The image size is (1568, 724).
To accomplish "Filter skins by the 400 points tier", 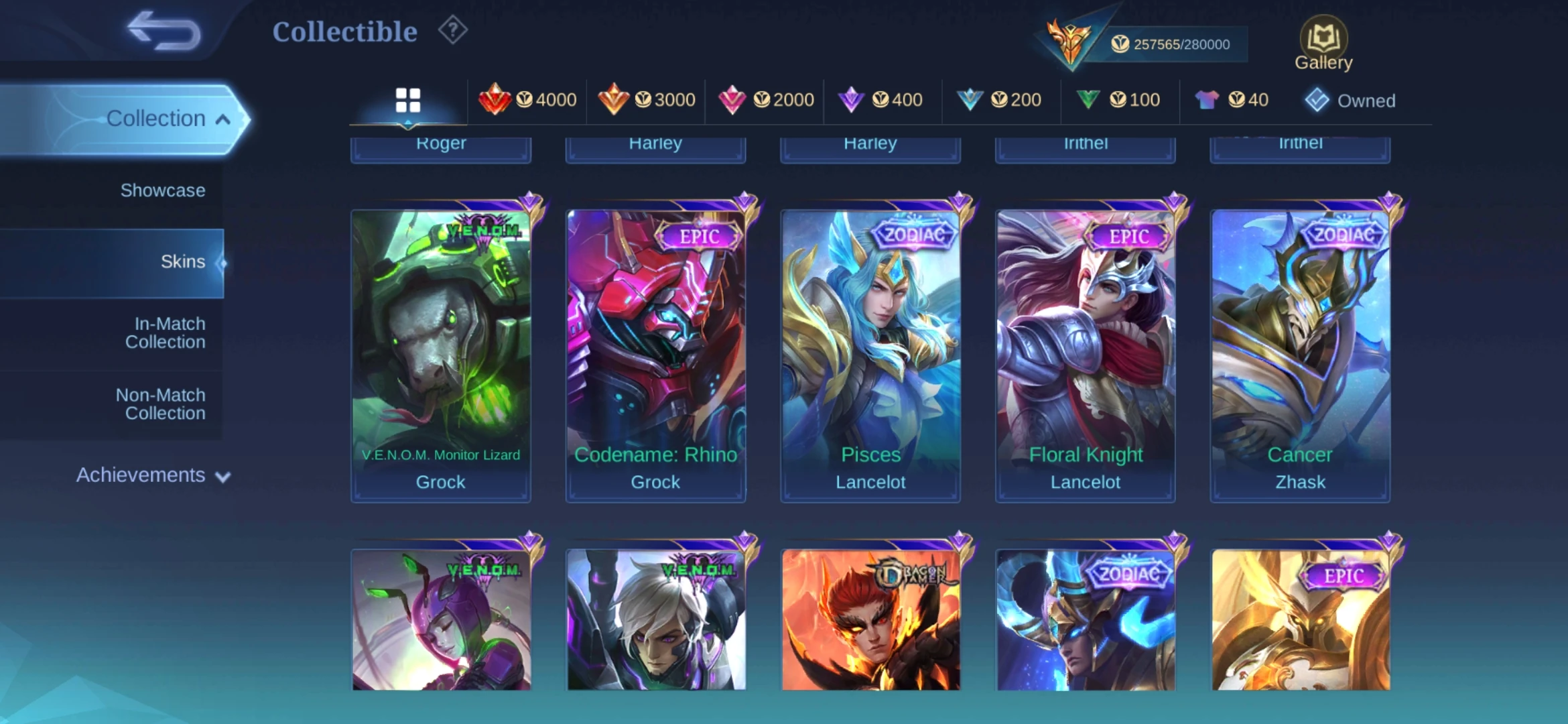I will (881, 101).
